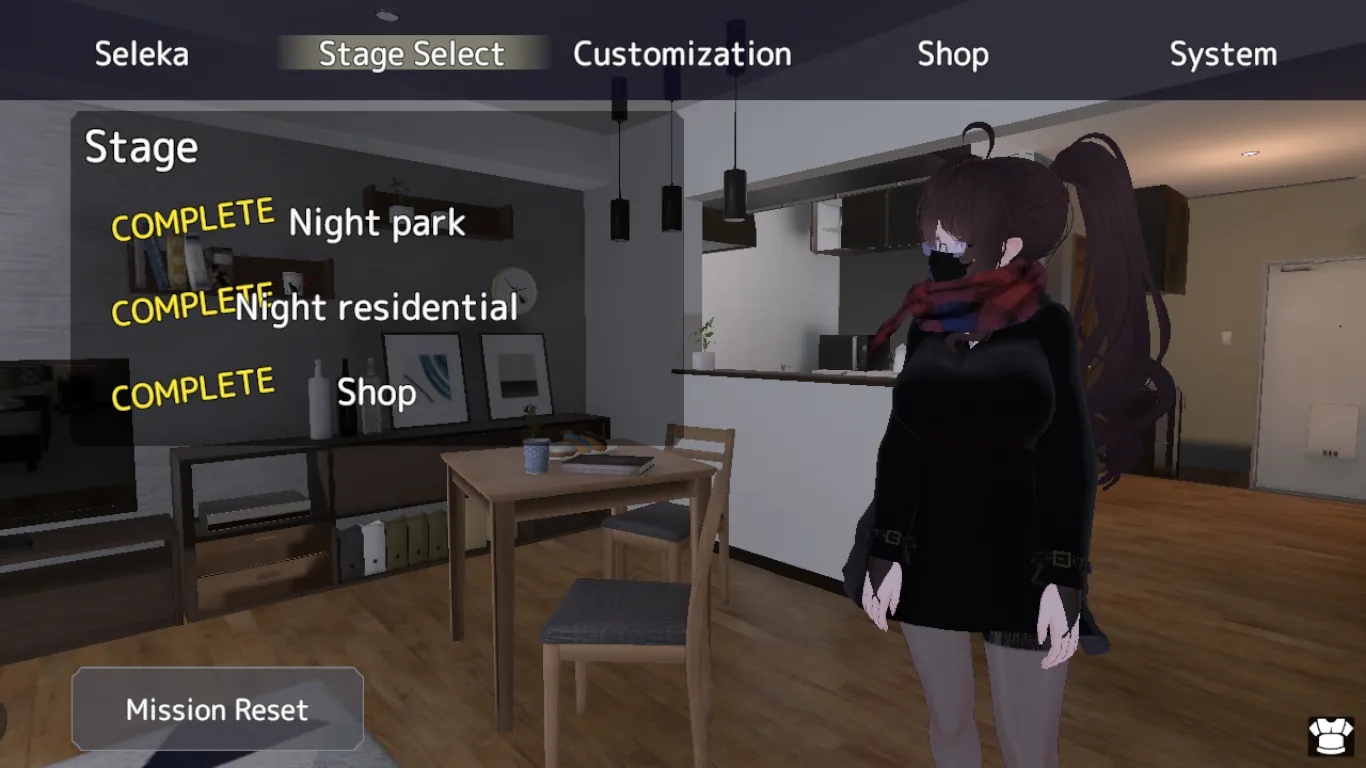This screenshot has height=768, width=1366.
Task: Open the outfit armor icon
Action: 1331,736
